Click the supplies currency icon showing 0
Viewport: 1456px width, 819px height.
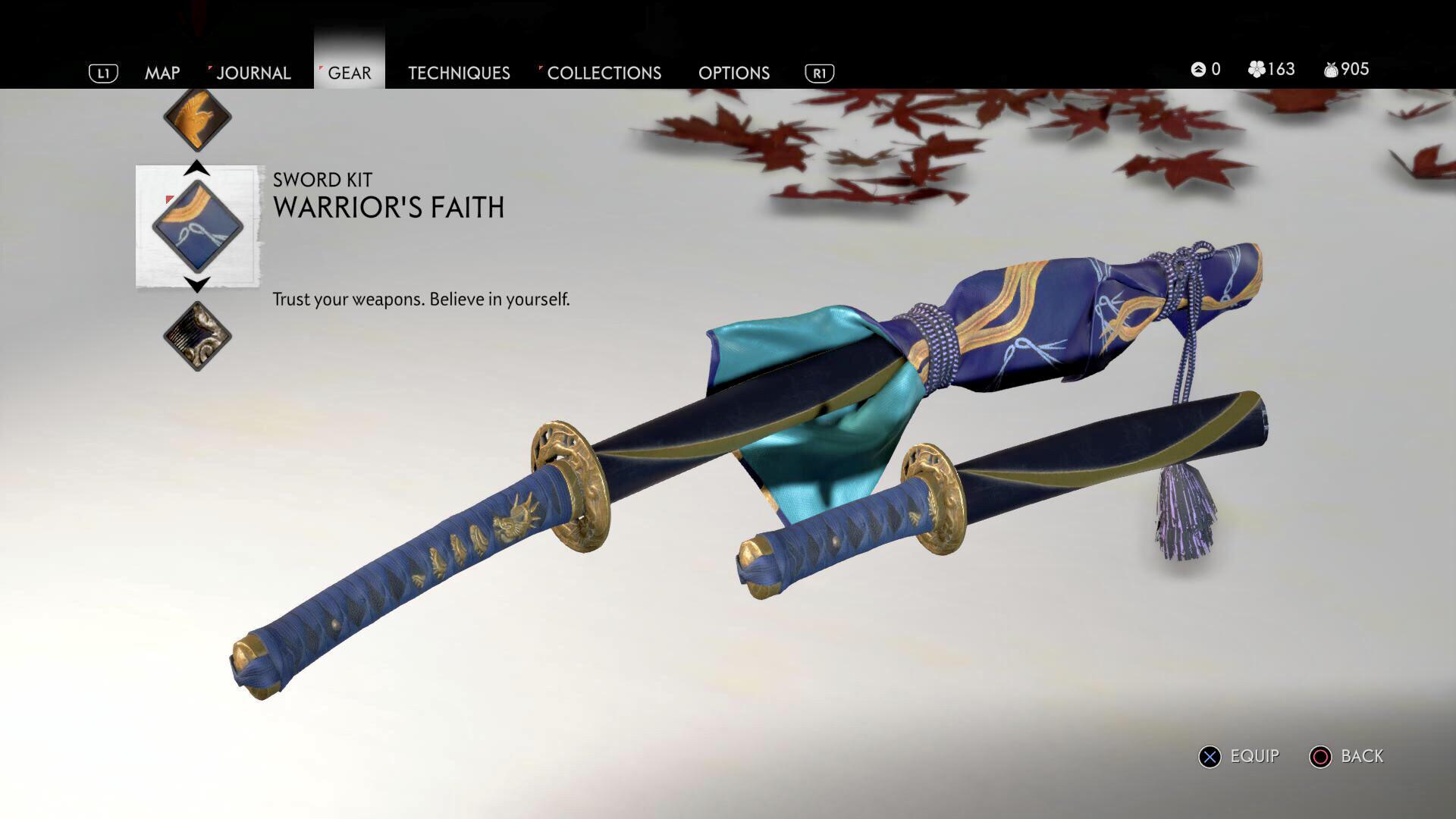coord(1197,69)
